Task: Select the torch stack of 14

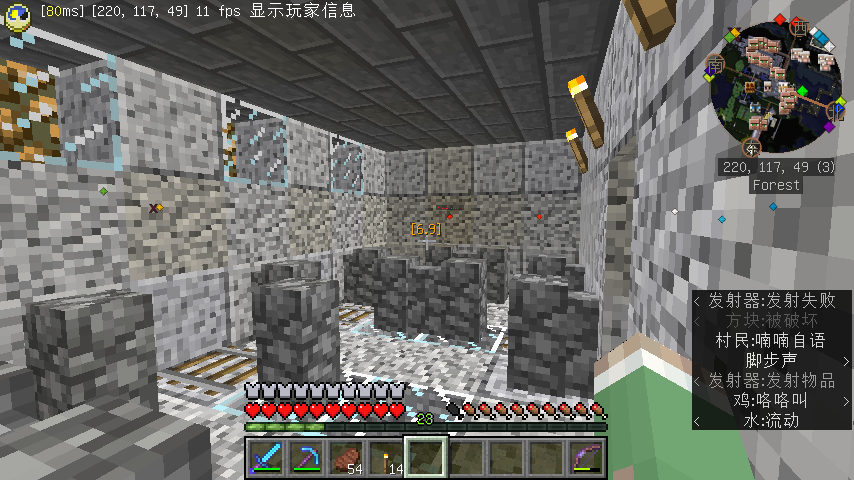Action: [x=385, y=457]
